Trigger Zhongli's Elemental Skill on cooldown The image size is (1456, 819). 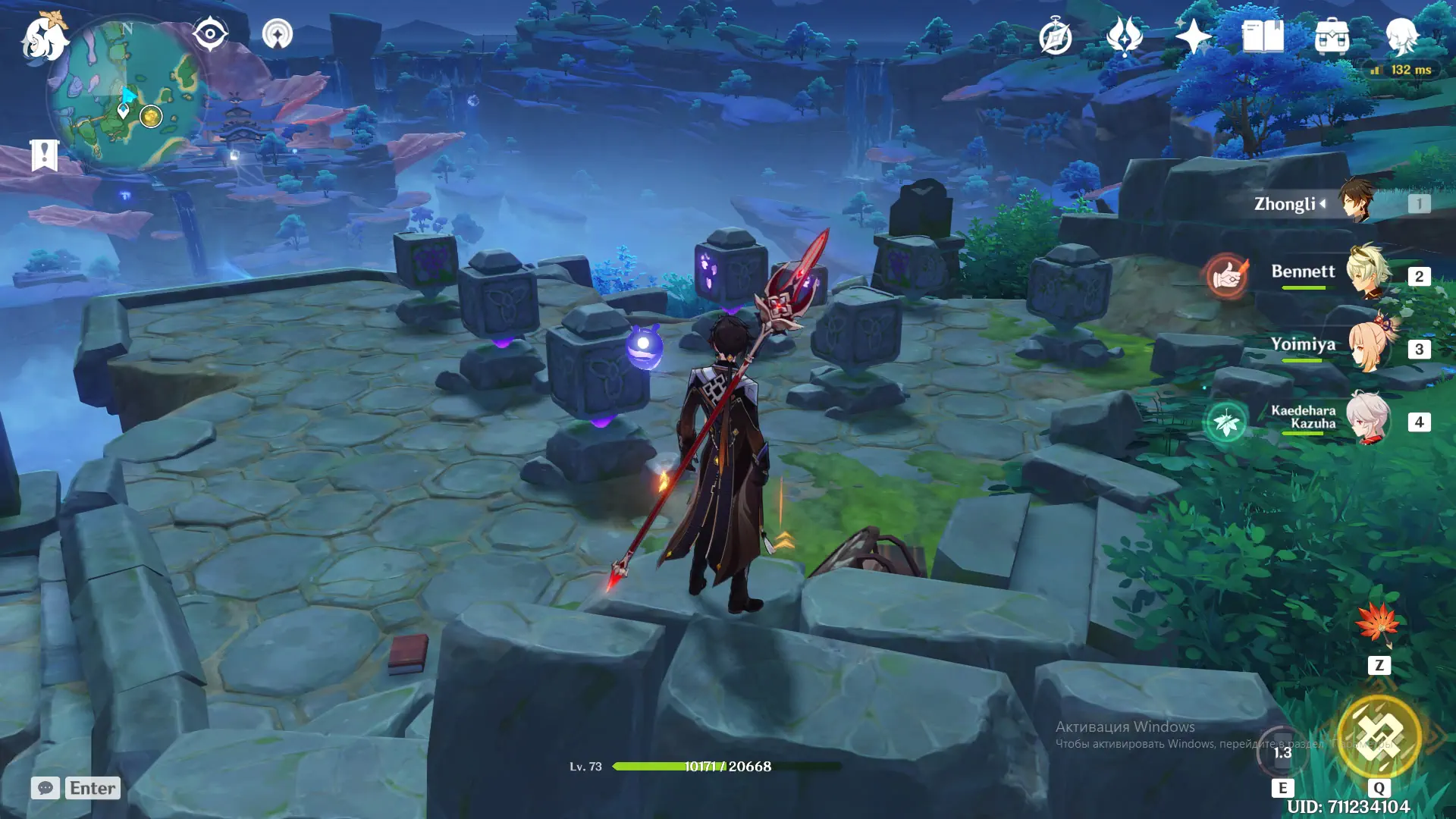click(1282, 752)
